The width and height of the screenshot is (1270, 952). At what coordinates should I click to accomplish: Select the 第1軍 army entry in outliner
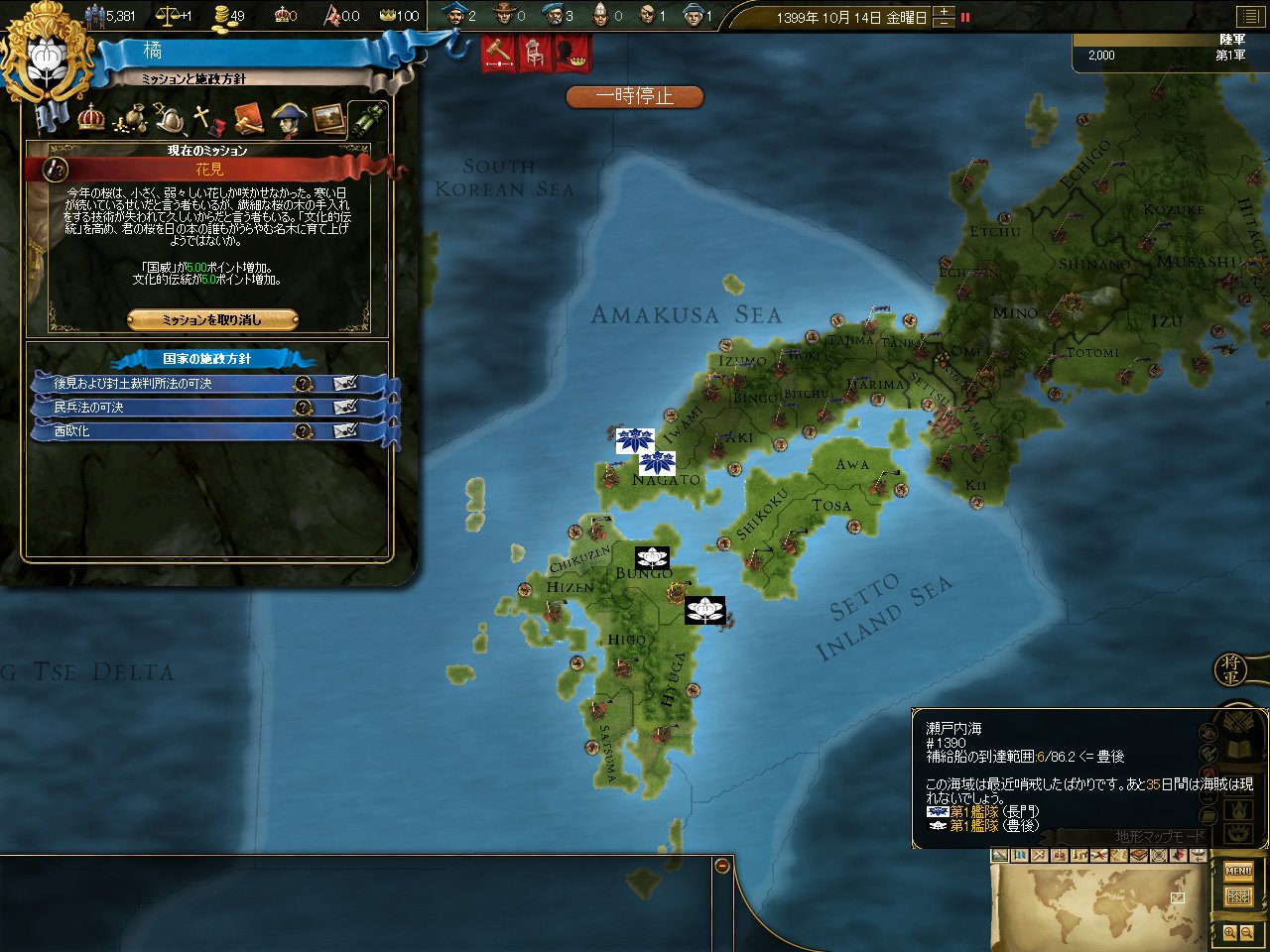point(1169,55)
